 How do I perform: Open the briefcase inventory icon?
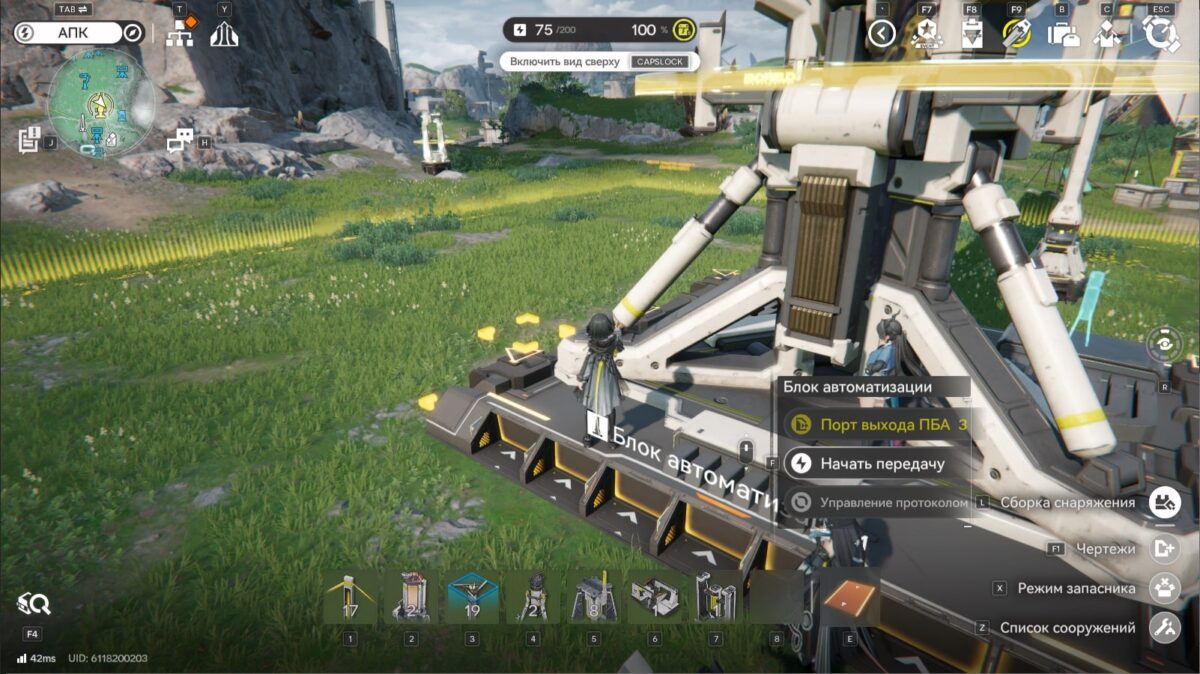coord(1063,34)
